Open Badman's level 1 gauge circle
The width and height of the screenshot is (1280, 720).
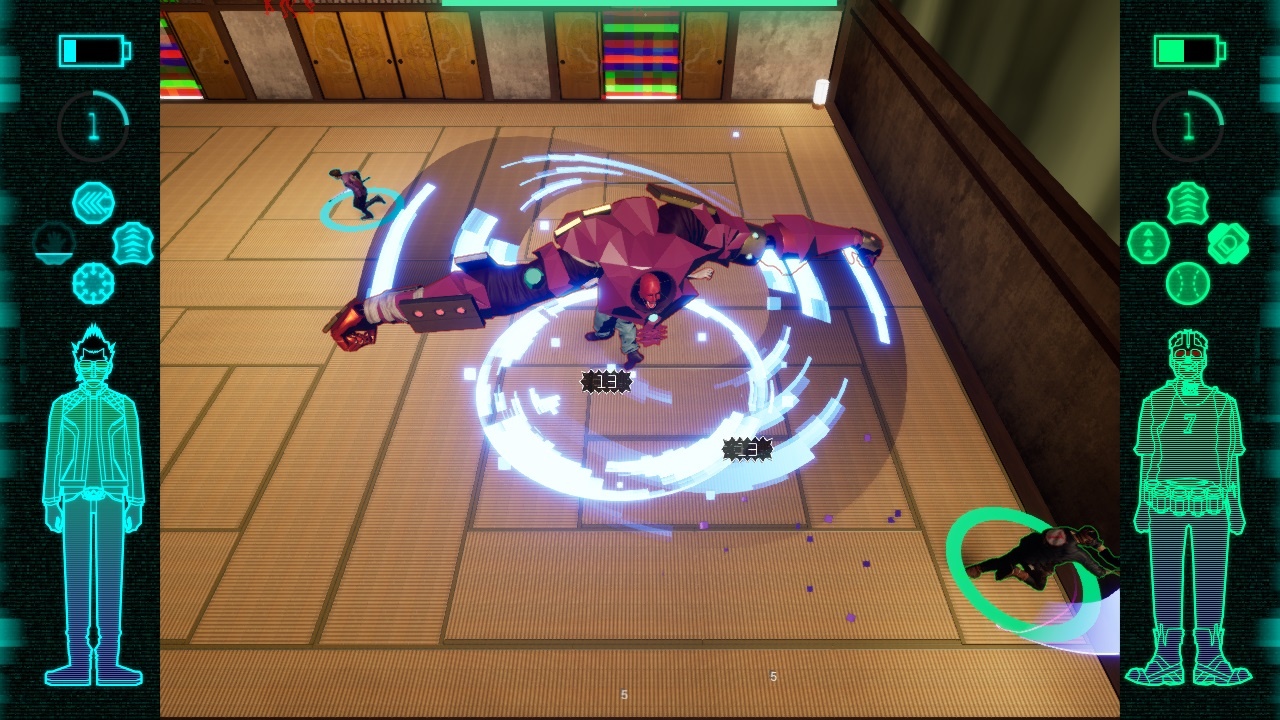pos(1188,124)
